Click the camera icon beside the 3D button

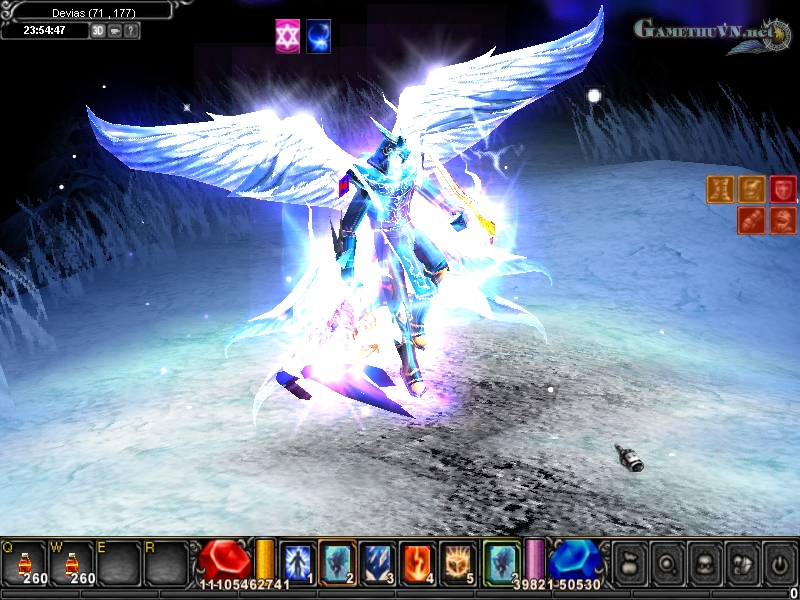pos(115,30)
